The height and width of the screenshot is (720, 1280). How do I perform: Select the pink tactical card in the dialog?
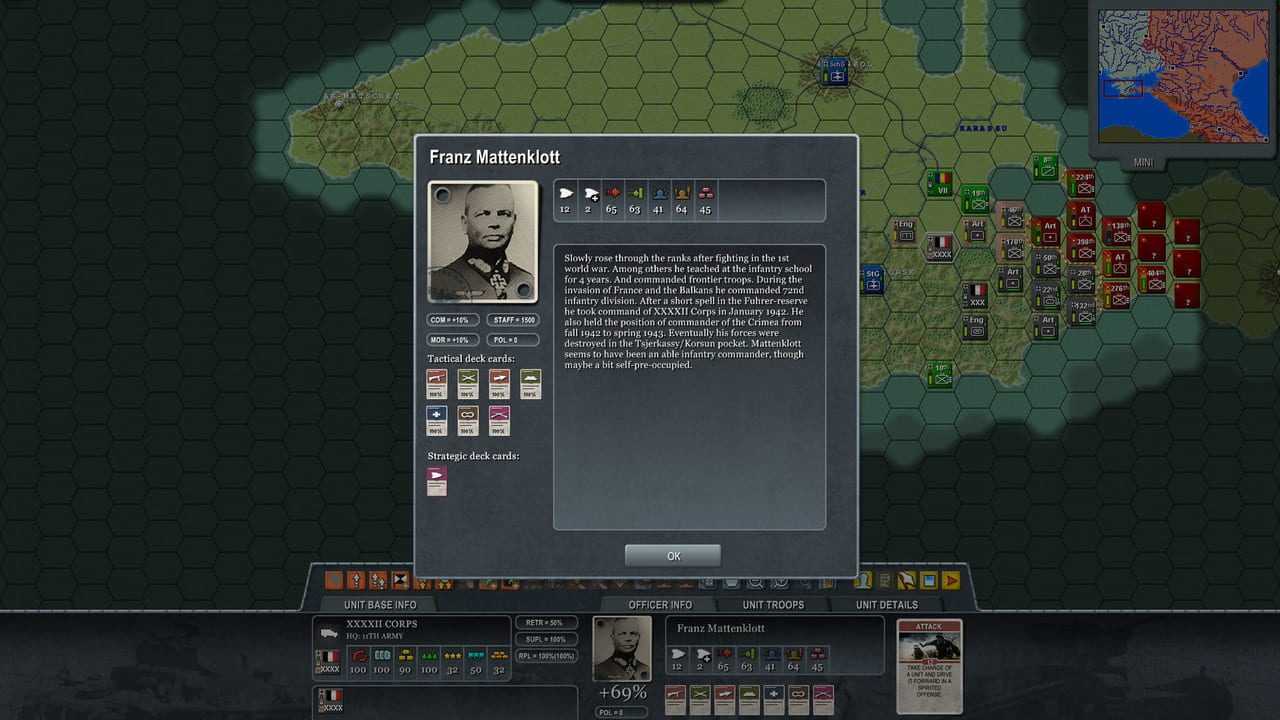[x=499, y=420]
